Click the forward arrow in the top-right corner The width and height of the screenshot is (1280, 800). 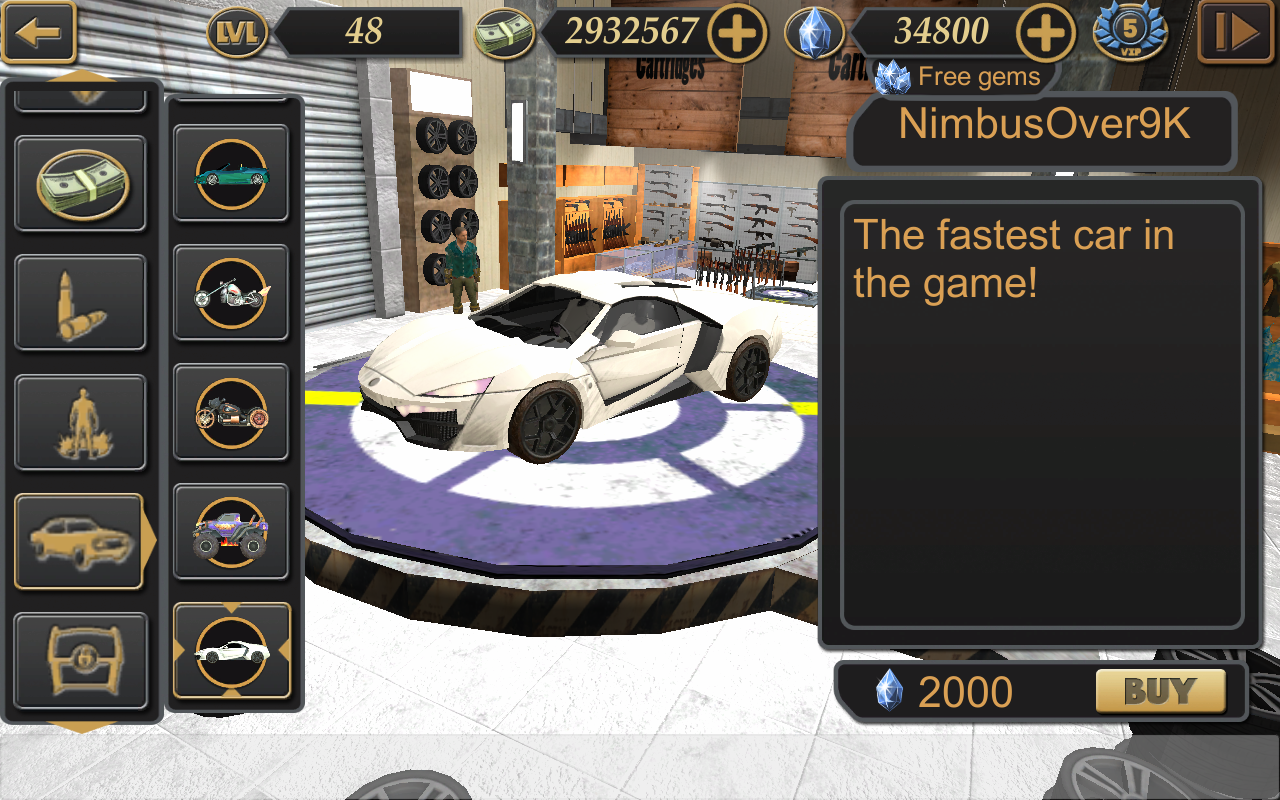(1237, 33)
